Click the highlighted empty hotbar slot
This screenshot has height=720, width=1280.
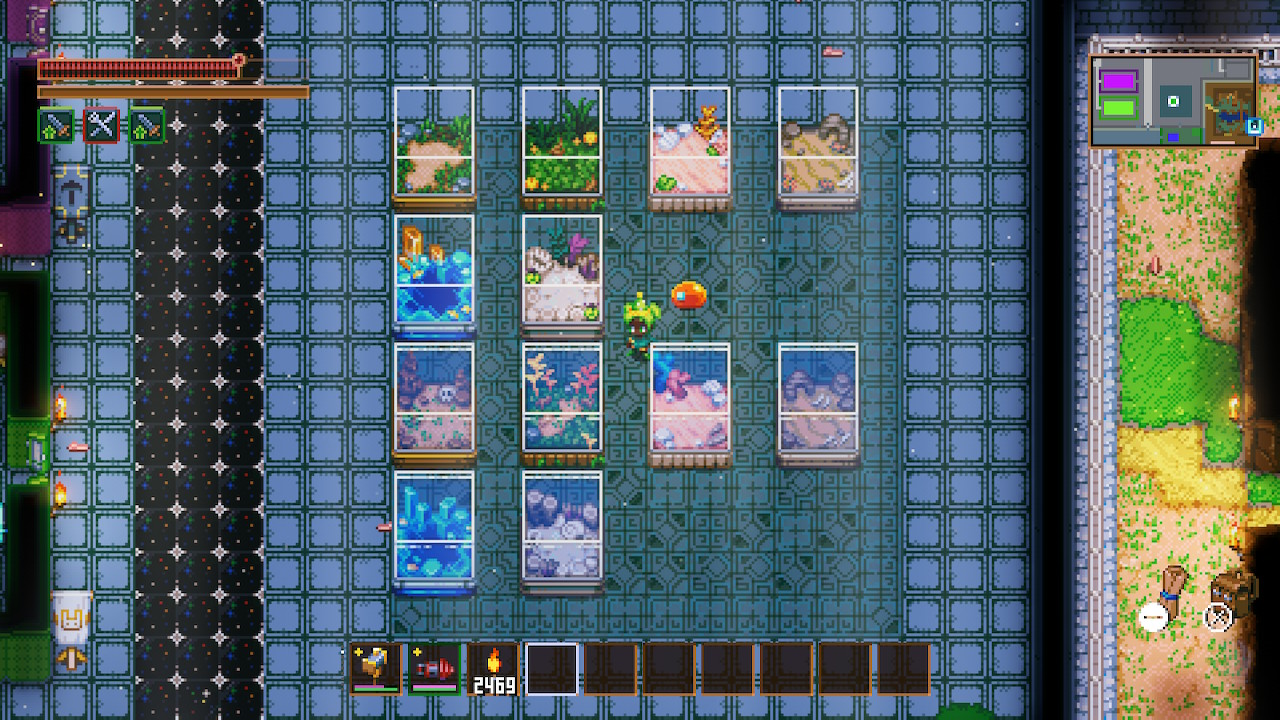[552, 669]
